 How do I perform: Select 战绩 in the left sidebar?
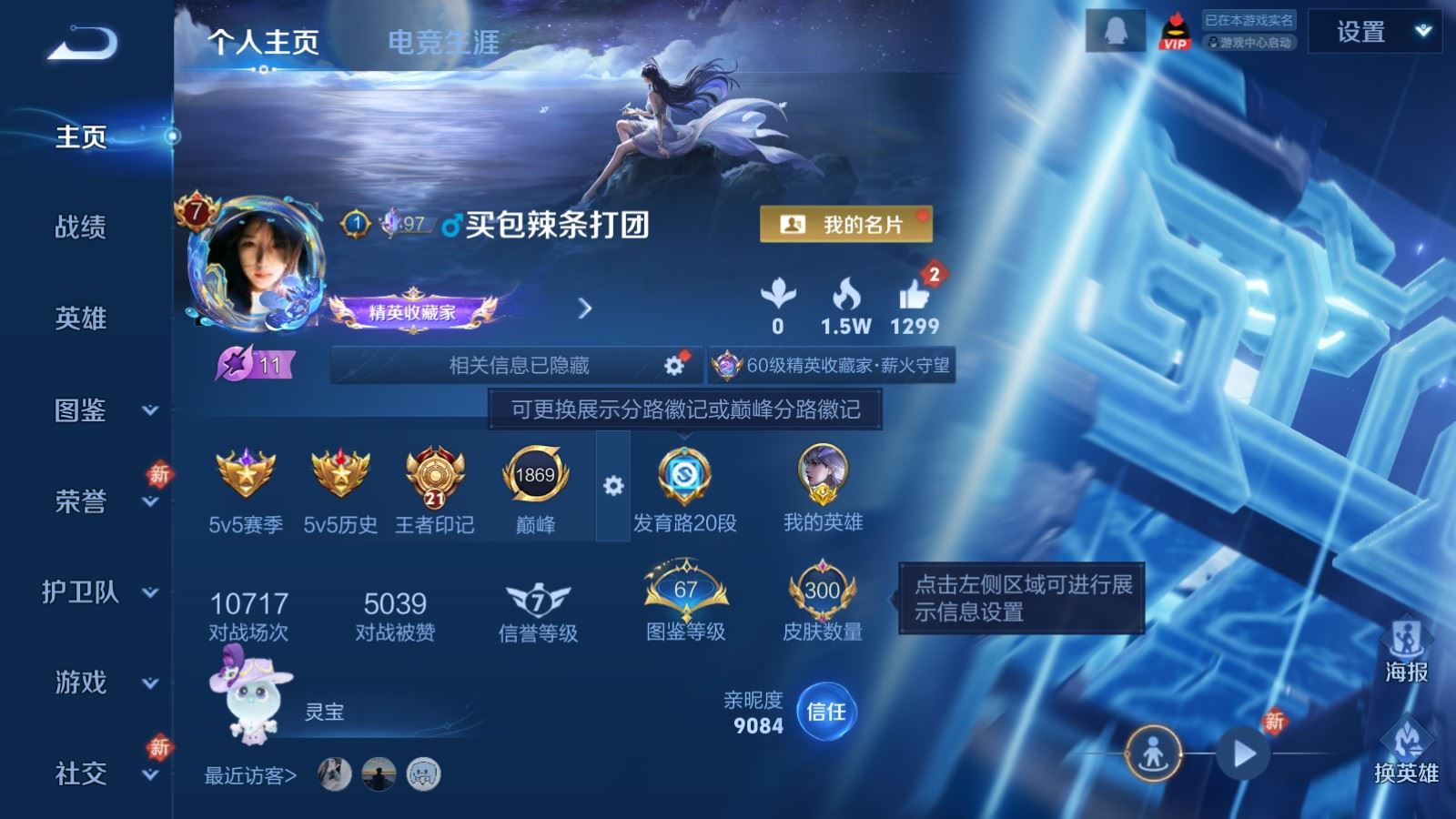(x=83, y=227)
